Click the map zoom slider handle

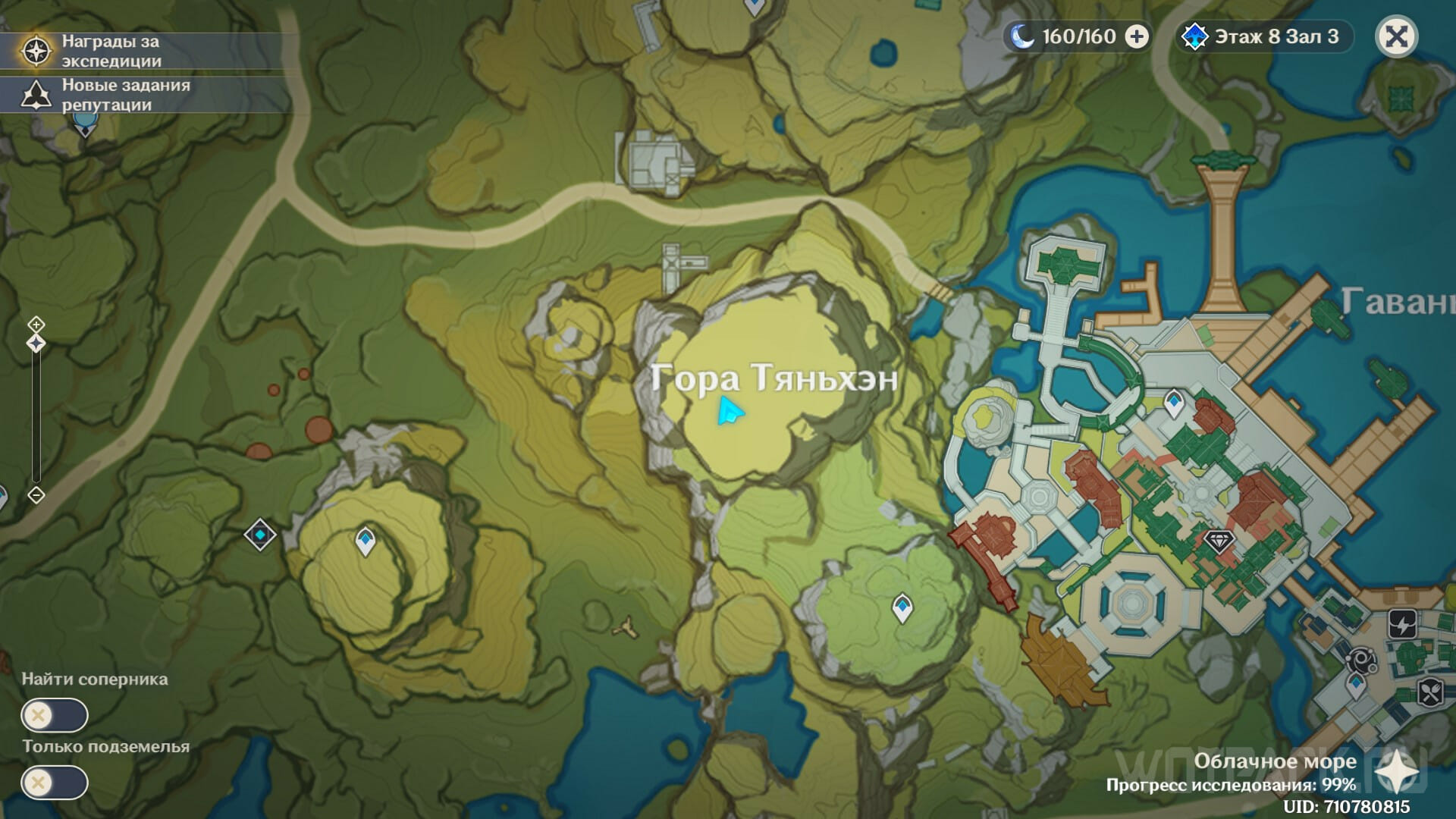click(36, 344)
